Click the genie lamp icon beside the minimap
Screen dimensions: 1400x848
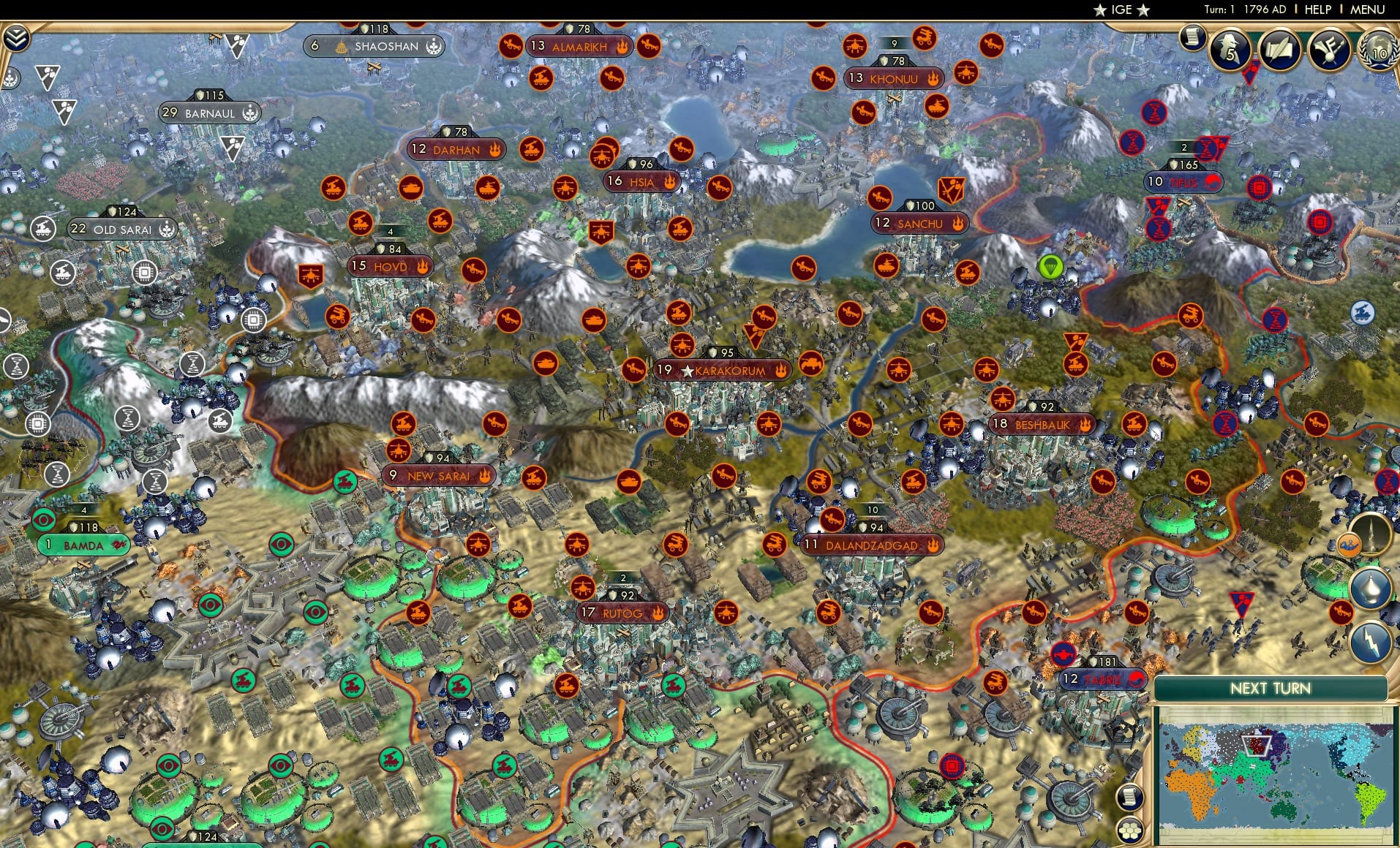(x=1369, y=586)
